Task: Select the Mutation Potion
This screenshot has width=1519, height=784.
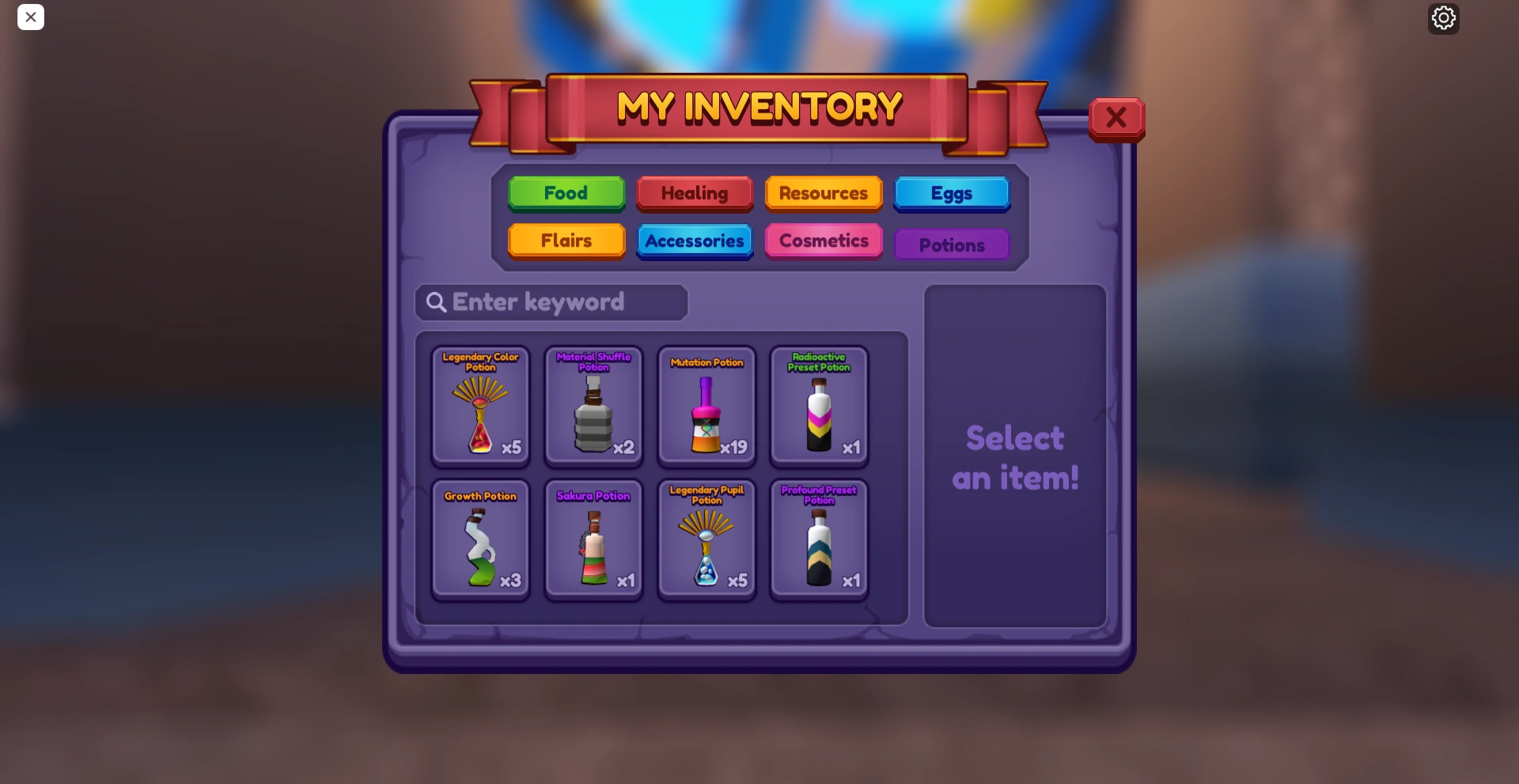Action: tap(706, 406)
